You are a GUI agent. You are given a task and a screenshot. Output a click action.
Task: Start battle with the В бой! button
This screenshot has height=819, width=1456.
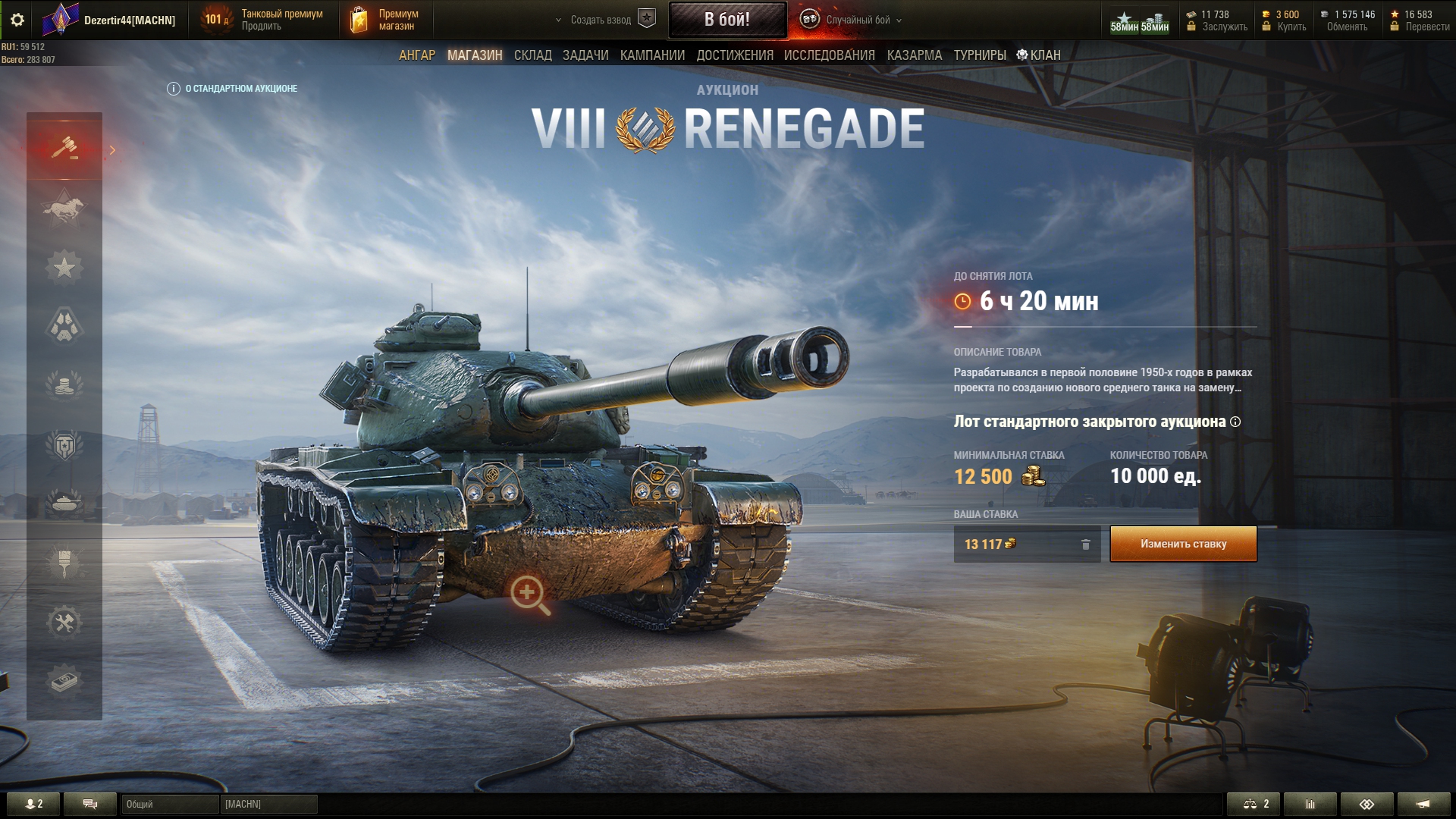tap(726, 20)
